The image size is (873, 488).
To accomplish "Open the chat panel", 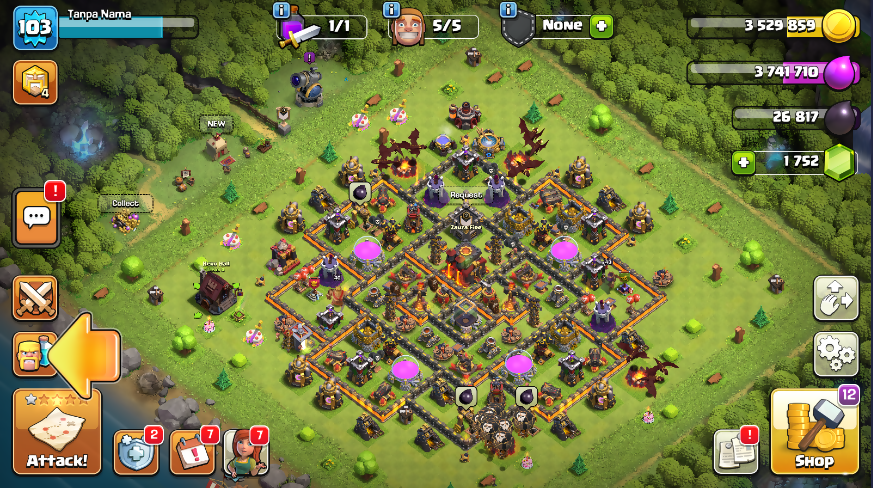I will point(35,218).
